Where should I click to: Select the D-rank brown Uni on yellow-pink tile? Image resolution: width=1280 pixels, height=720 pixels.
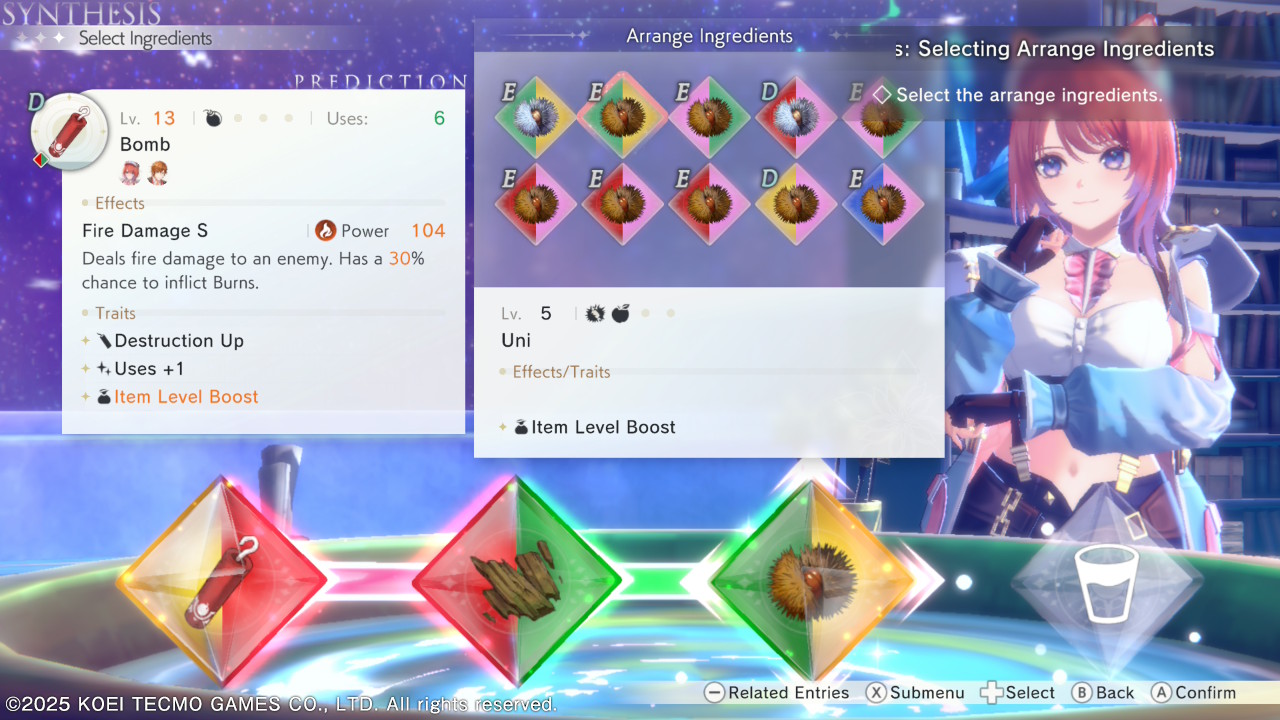click(796, 204)
